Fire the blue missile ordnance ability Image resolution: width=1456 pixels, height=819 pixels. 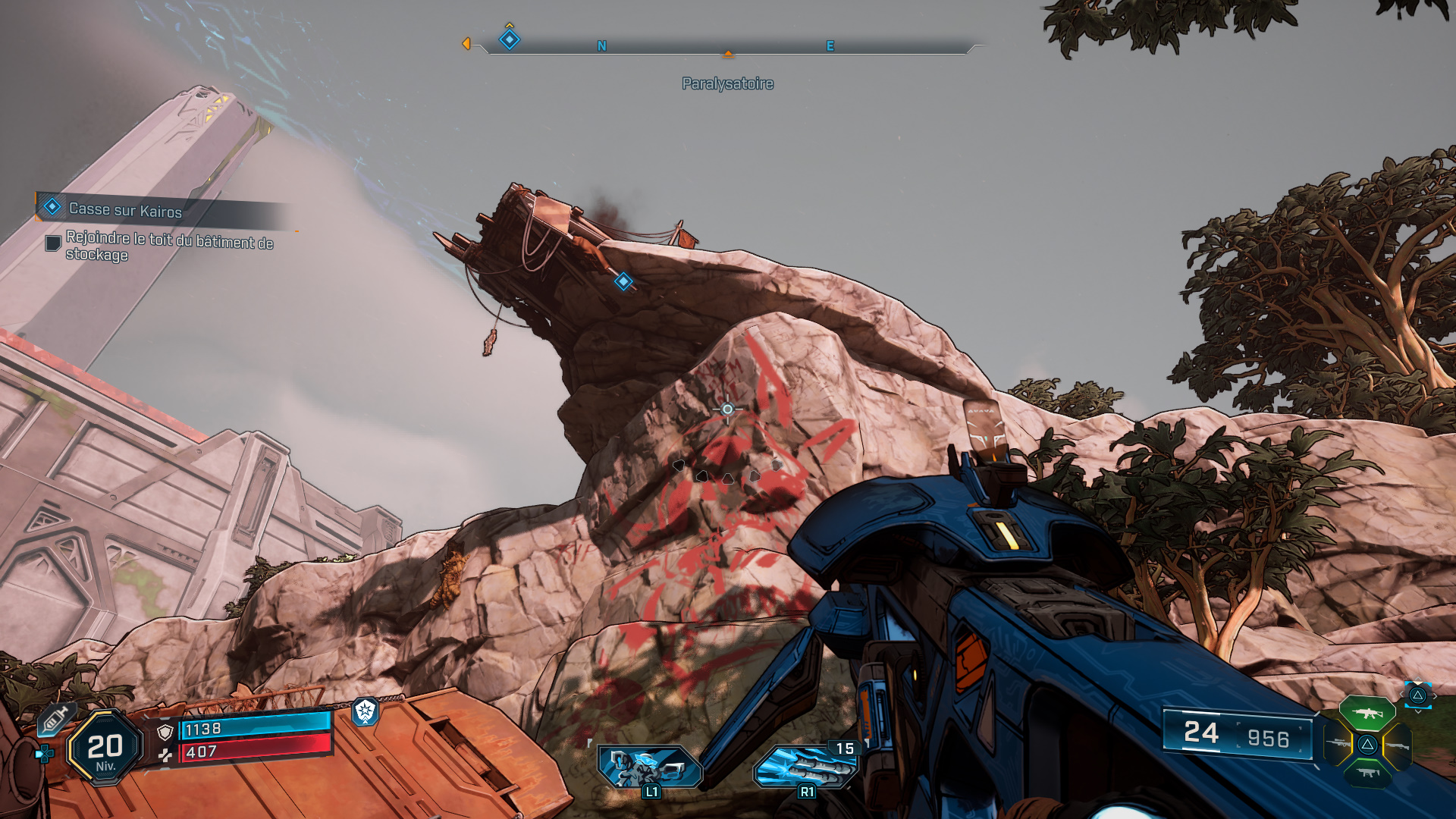pyautogui.click(x=805, y=767)
